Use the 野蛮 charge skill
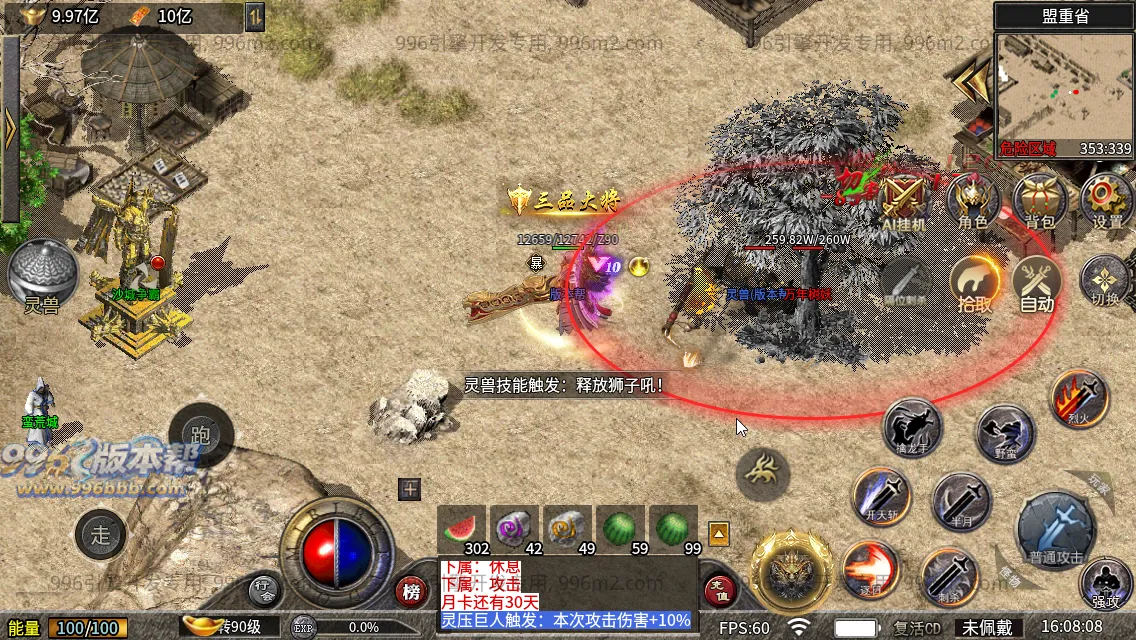This screenshot has height=640, width=1136. [x=1005, y=435]
